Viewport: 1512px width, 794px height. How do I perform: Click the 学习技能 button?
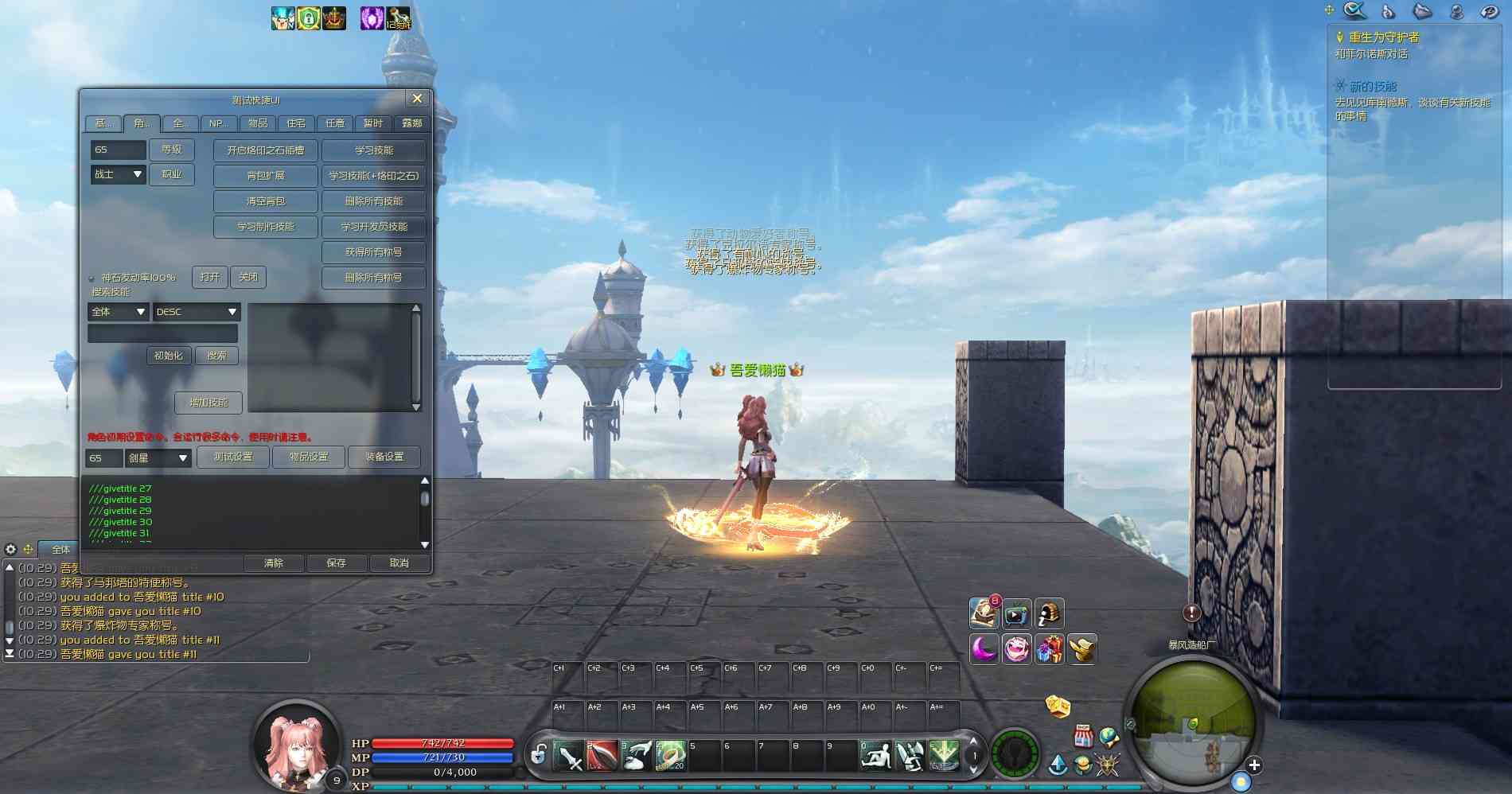pos(374,150)
